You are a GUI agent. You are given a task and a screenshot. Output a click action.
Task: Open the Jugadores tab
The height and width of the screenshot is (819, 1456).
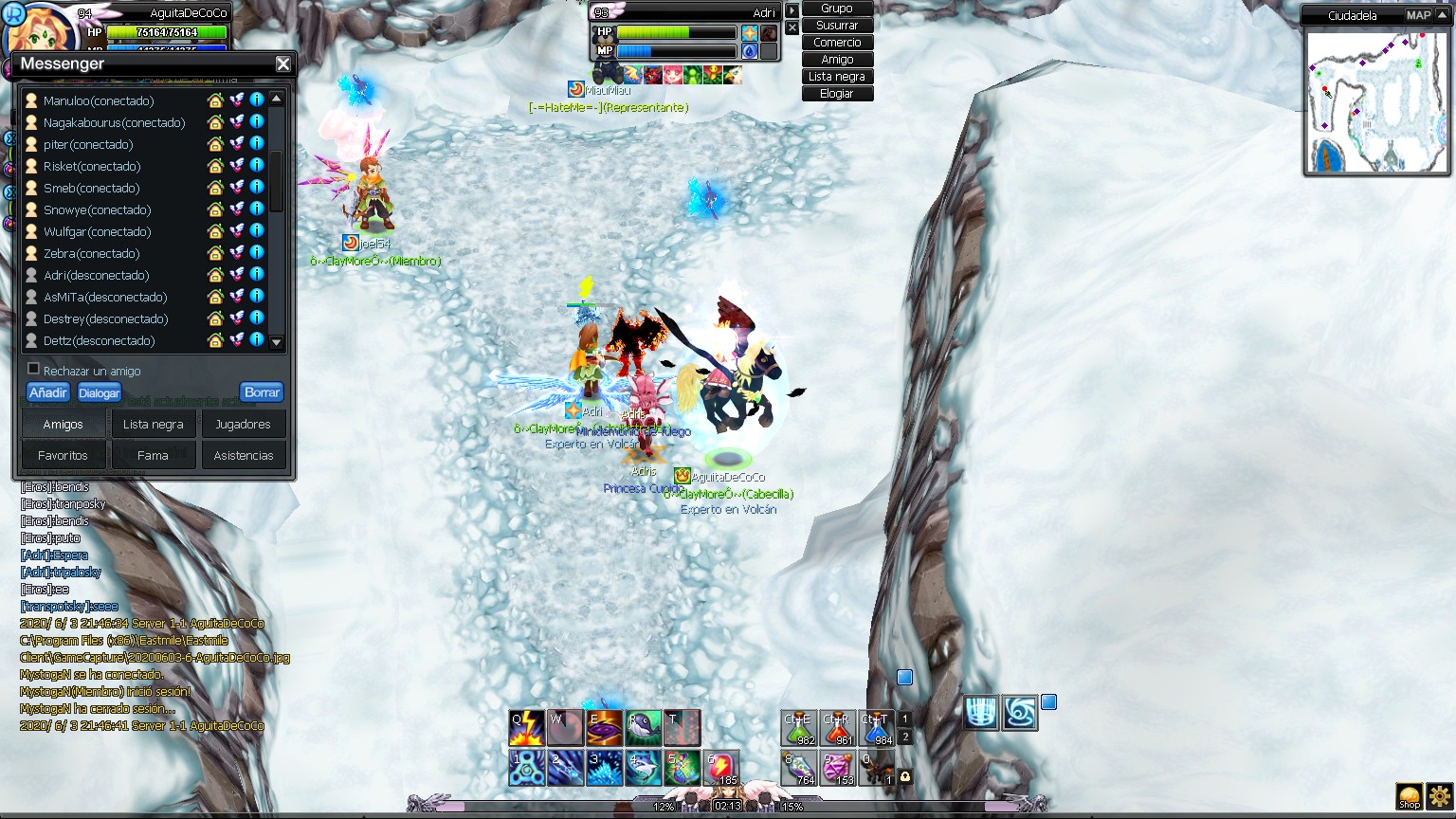click(243, 425)
